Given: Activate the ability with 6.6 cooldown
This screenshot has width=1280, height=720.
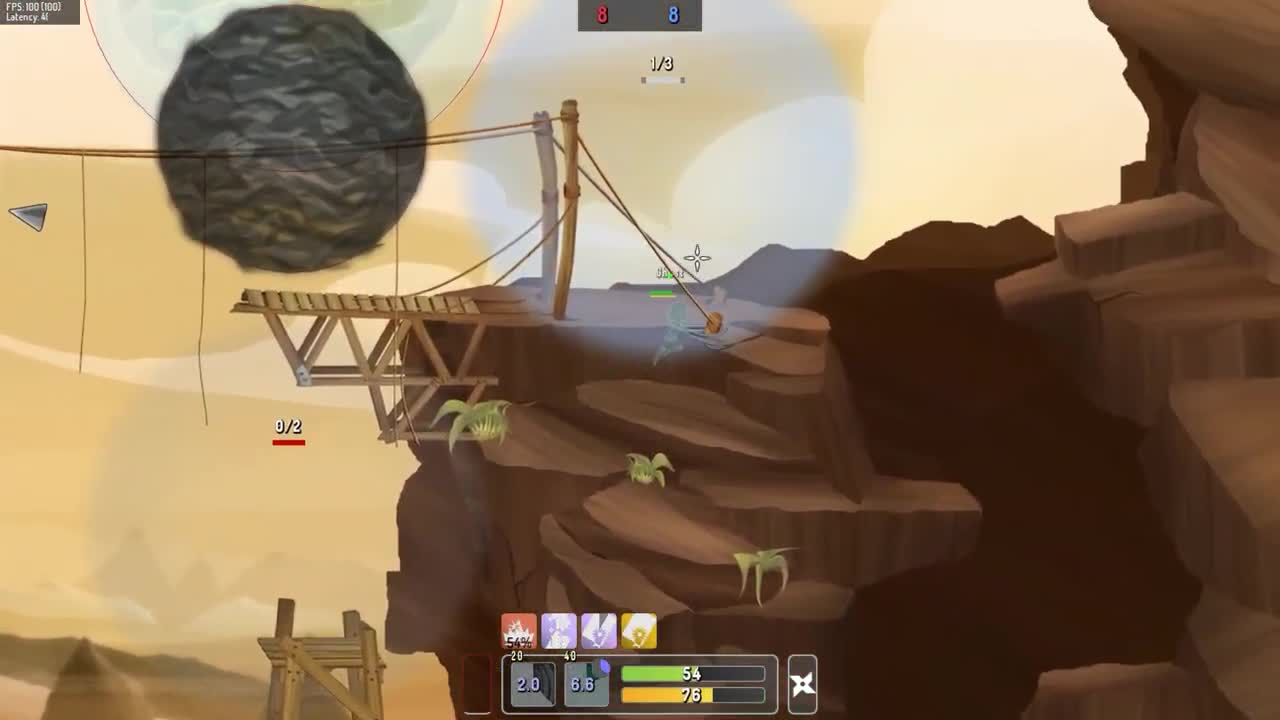Looking at the screenshot, I should (584, 684).
